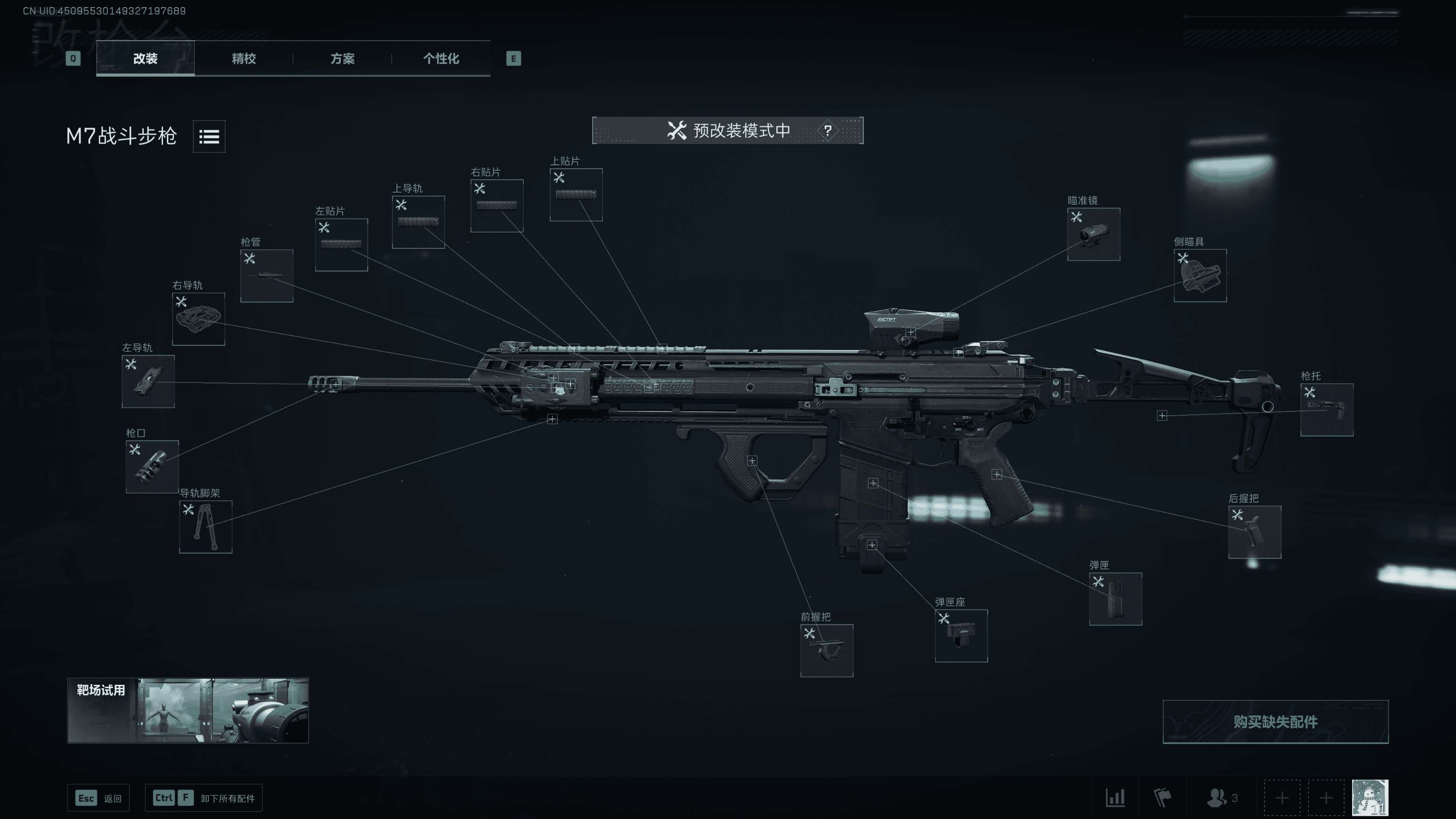Image resolution: width=1456 pixels, height=819 pixels.
Task: Select the 弹匣座 magazine well slot
Action: 961,636
